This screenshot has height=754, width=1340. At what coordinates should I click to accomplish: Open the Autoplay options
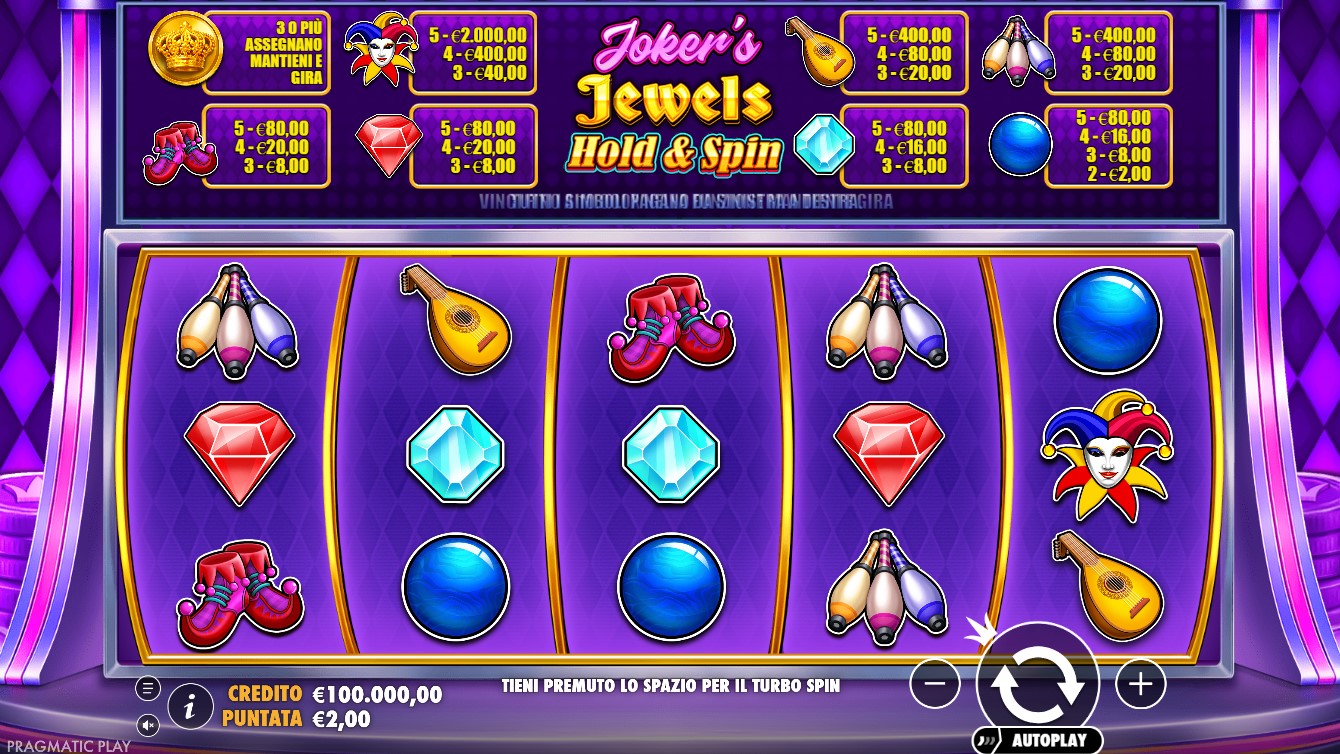(1038, 740)
